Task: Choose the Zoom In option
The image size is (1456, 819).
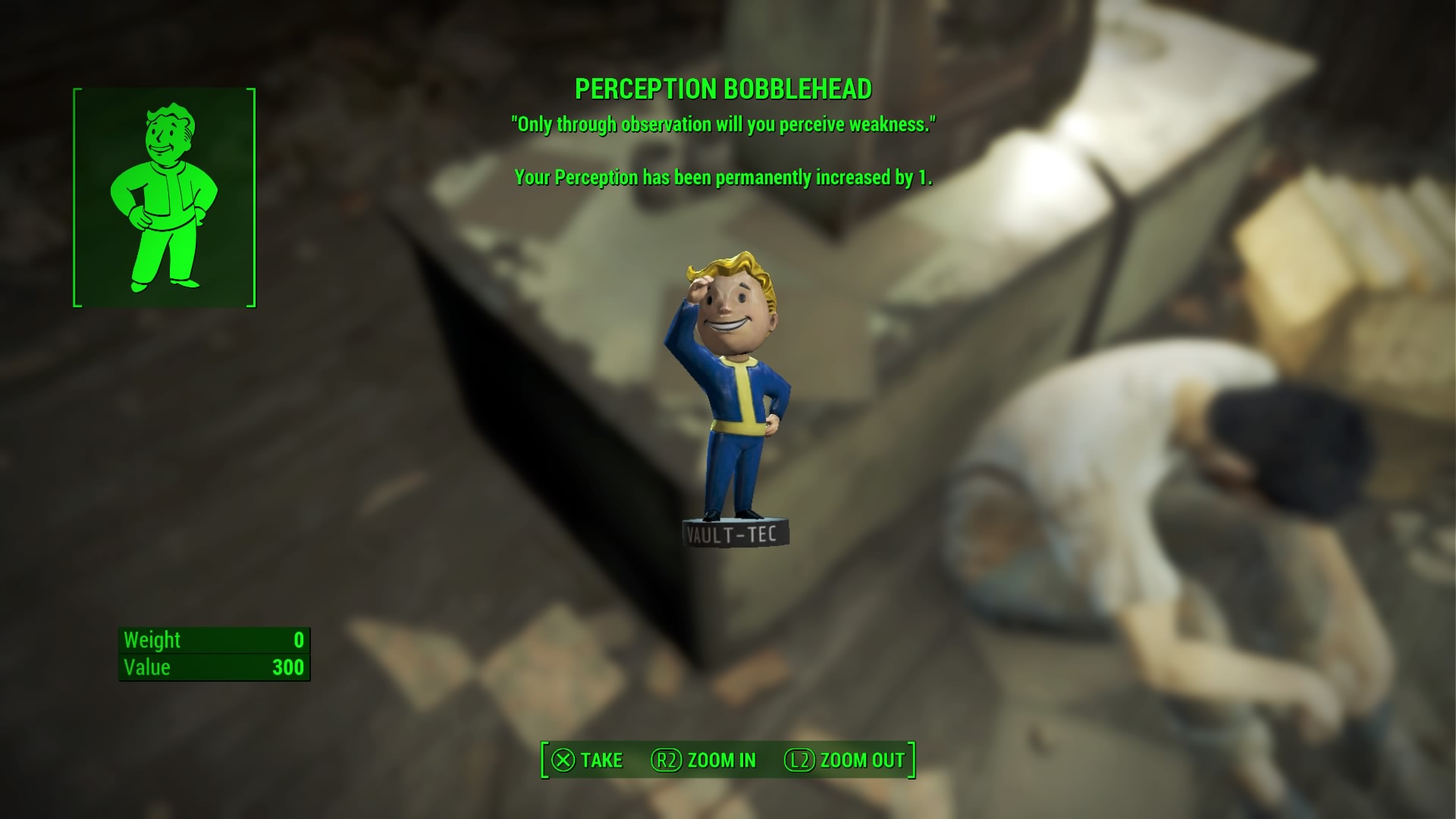Action: pos(704,760)
